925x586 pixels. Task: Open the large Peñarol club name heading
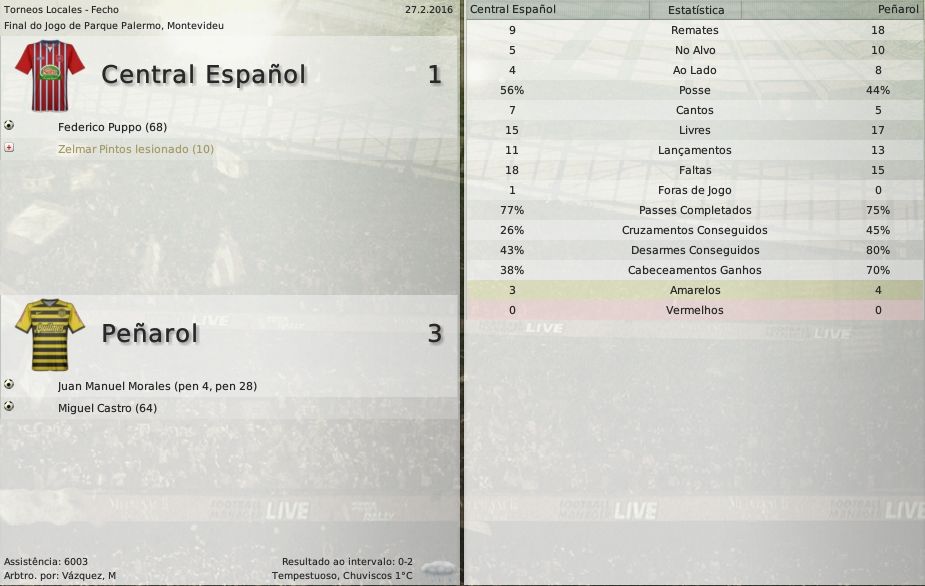coord(150,334)
